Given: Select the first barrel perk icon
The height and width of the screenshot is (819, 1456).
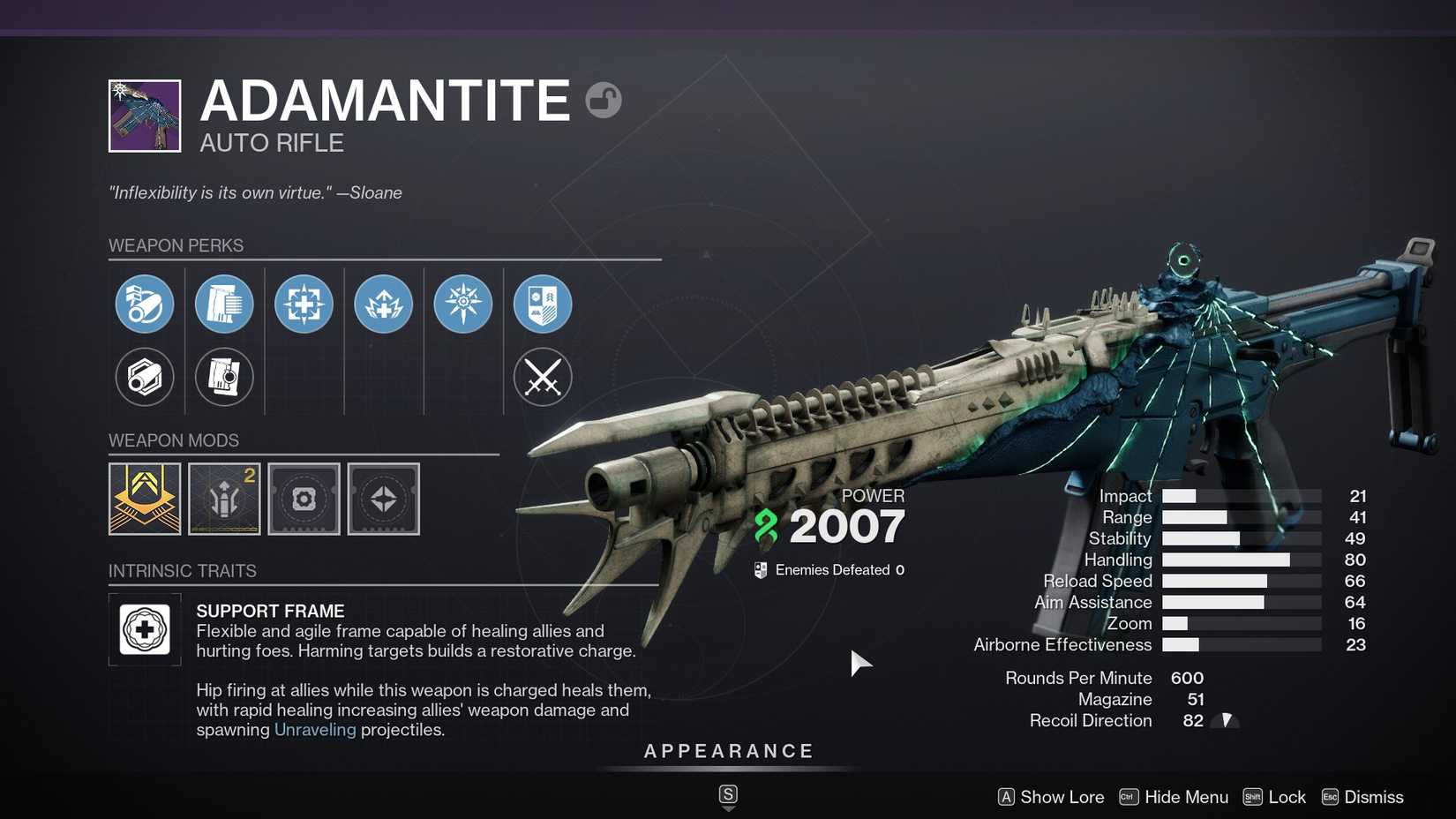Looking at the screenshot, I should coord(146,304).
